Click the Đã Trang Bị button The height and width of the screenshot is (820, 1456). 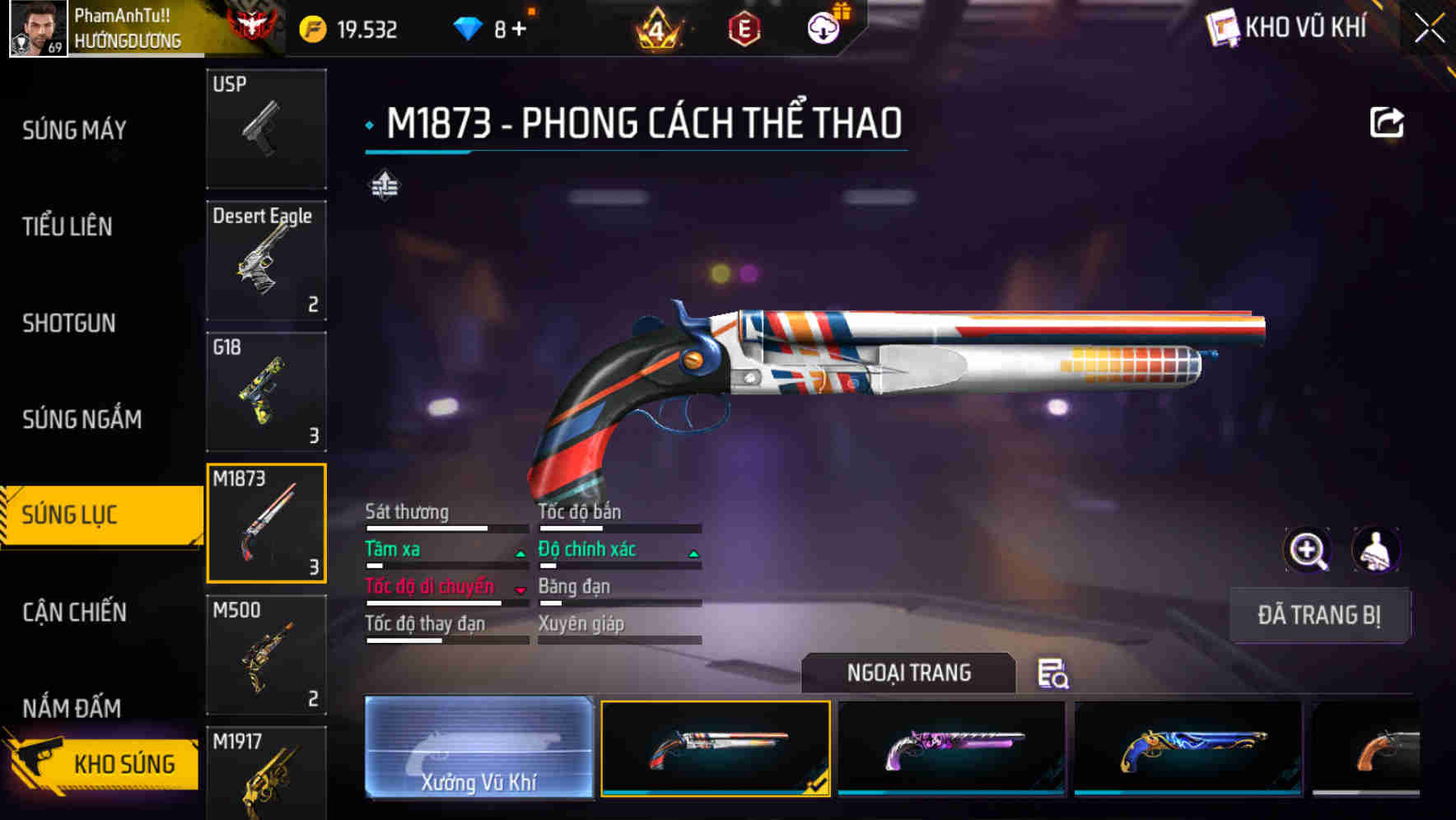click(1318, 615)
